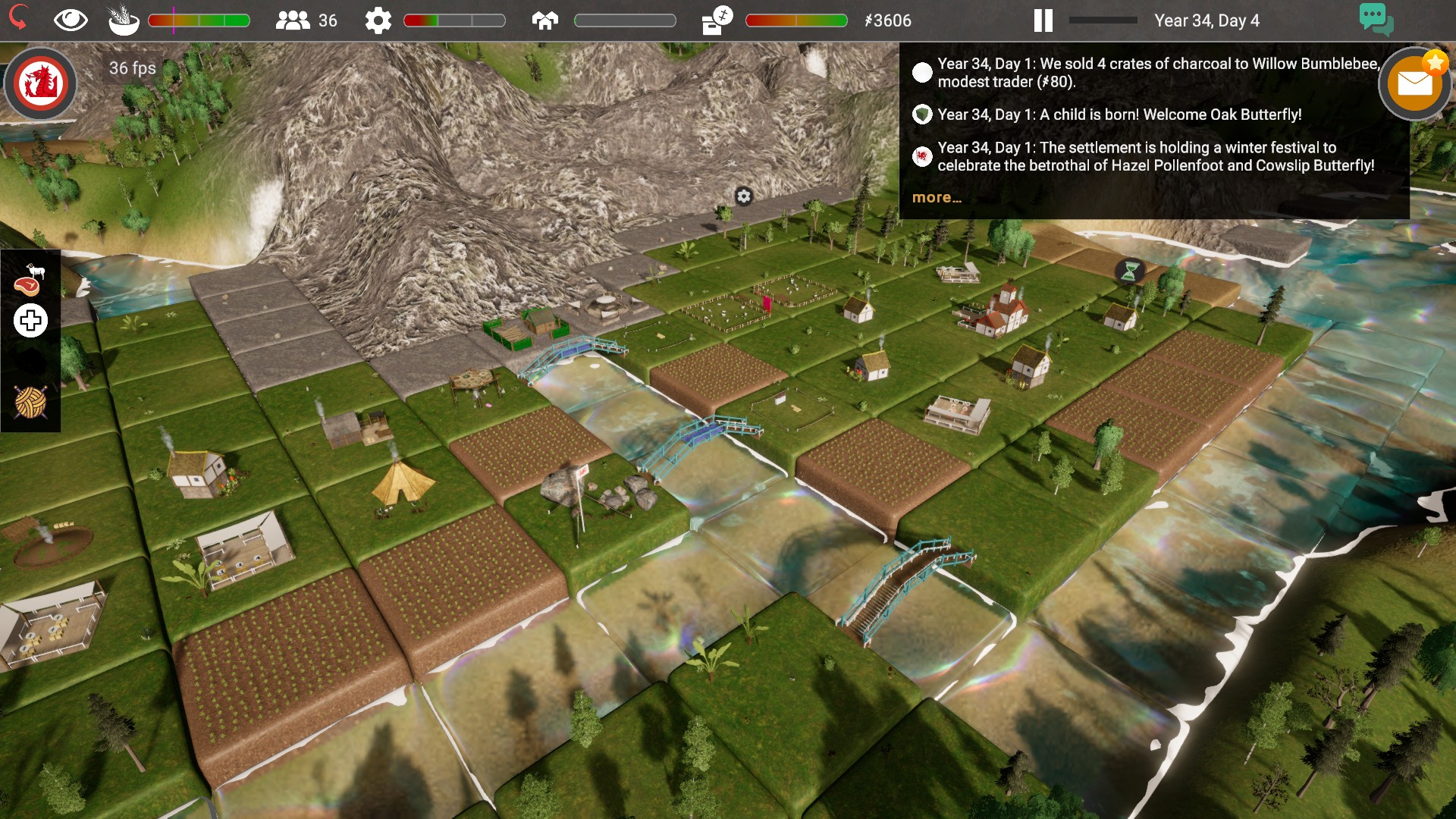Viewport: 1456px width, 819px height.
Task: Show the population list of 36 villagers
Action: pos(306,20)
